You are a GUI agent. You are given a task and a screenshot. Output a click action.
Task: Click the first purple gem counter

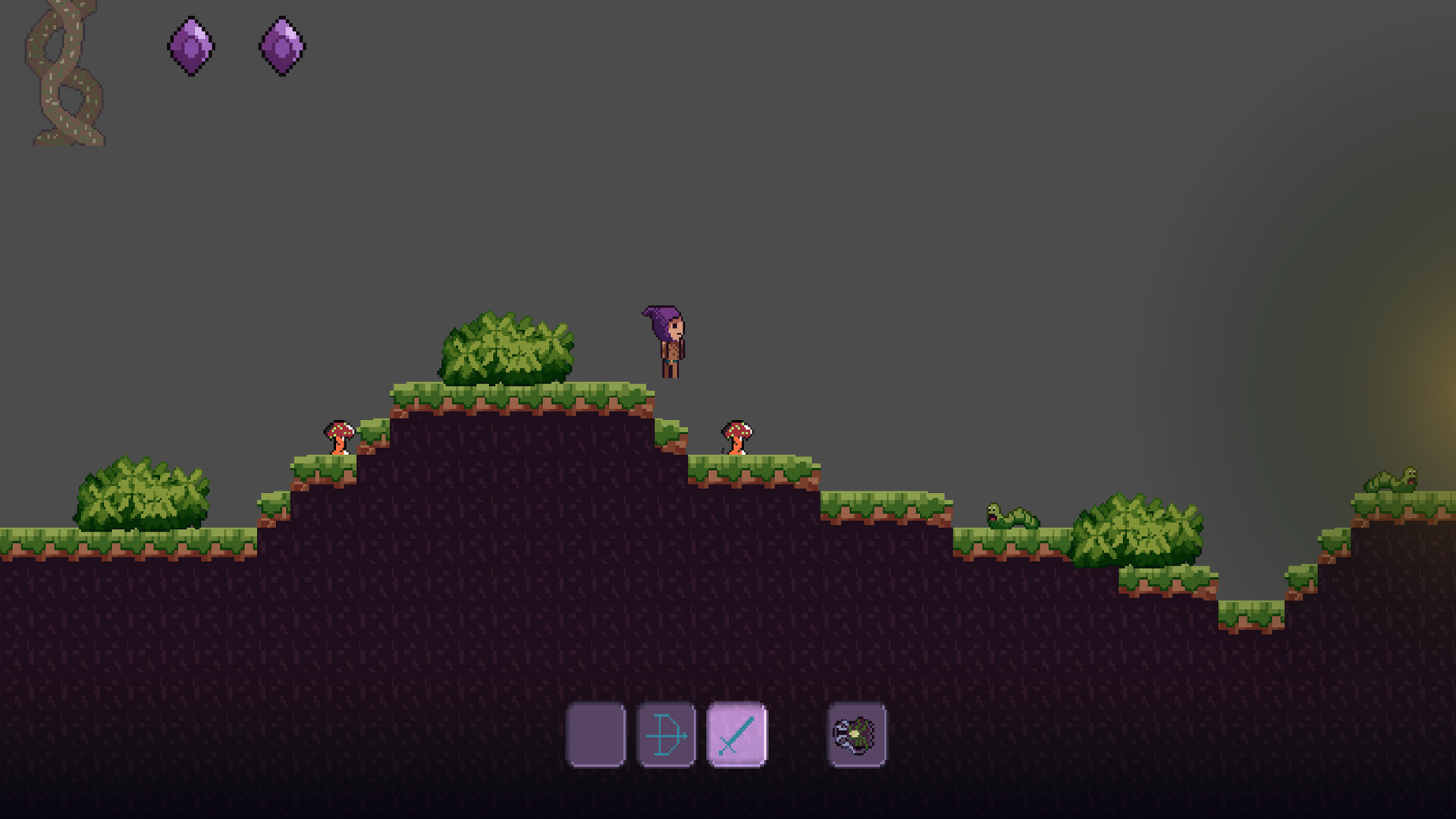tap(190, 47)
